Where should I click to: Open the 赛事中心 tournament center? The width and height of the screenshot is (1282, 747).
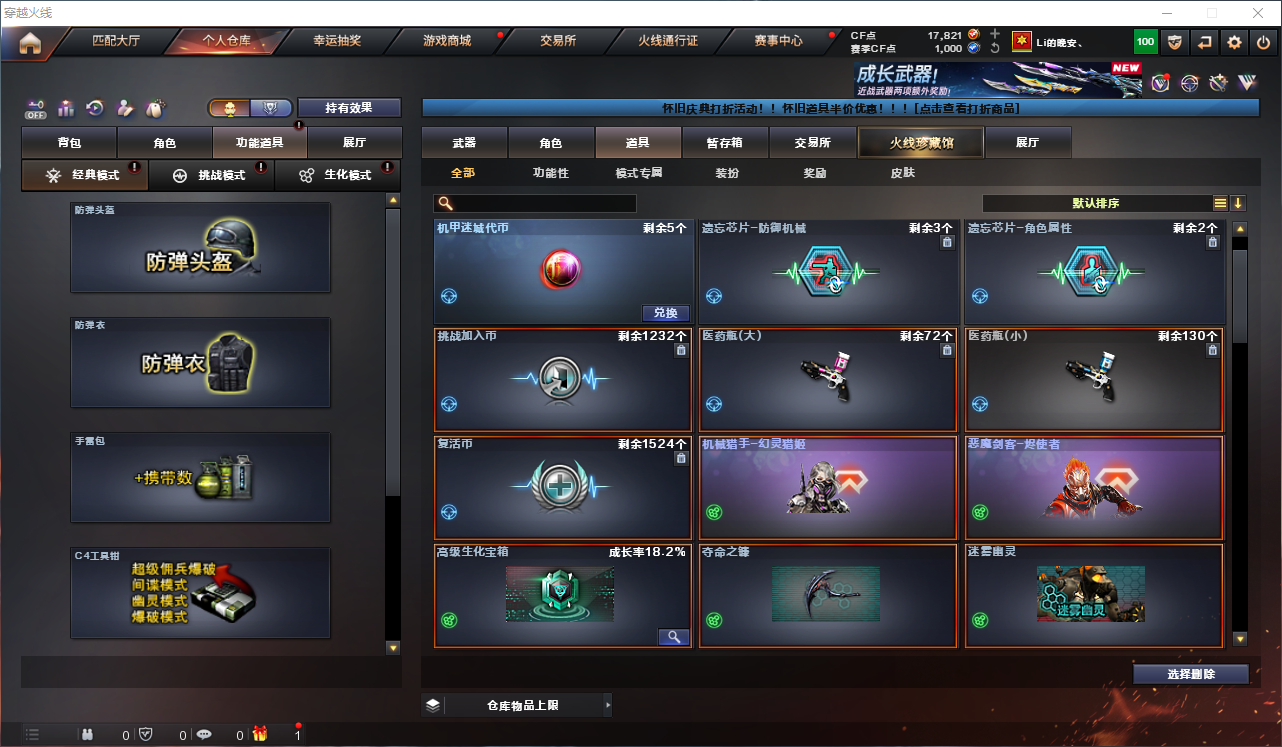coord(778,41)
